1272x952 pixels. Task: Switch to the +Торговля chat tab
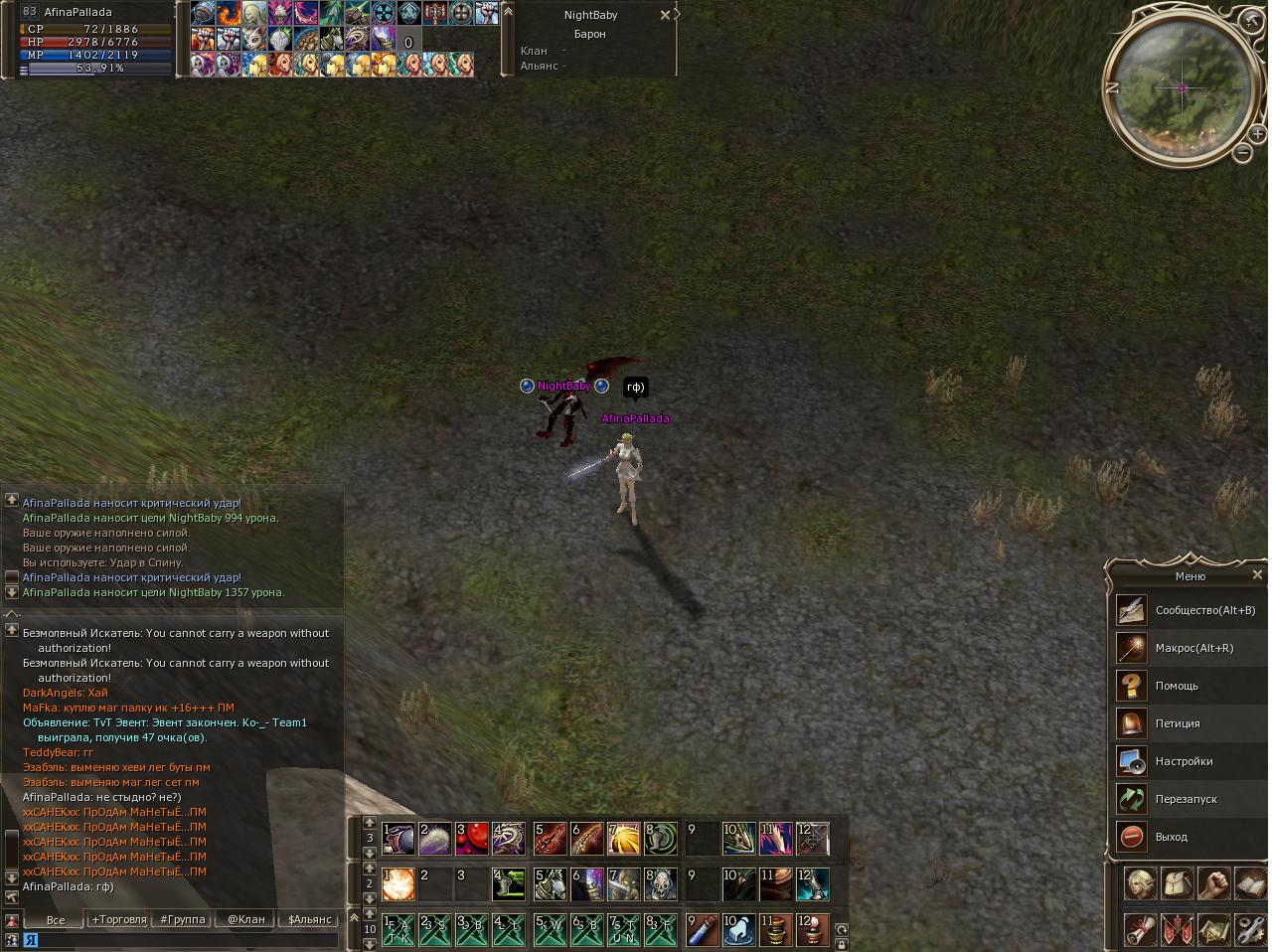point(119,919)
